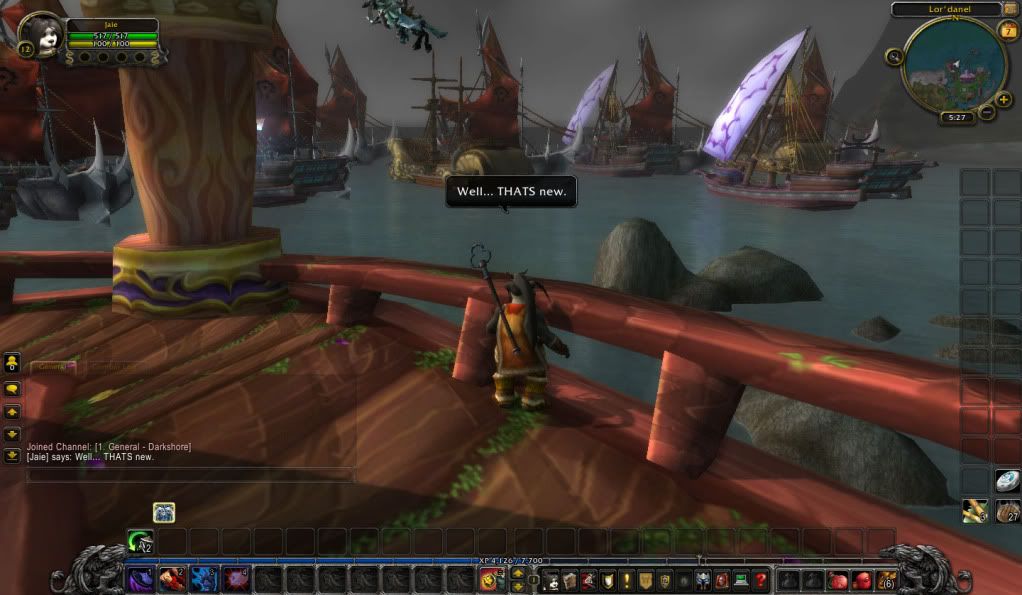
Task: Open the chat speech bubble menu button
Action: point(13,386)
